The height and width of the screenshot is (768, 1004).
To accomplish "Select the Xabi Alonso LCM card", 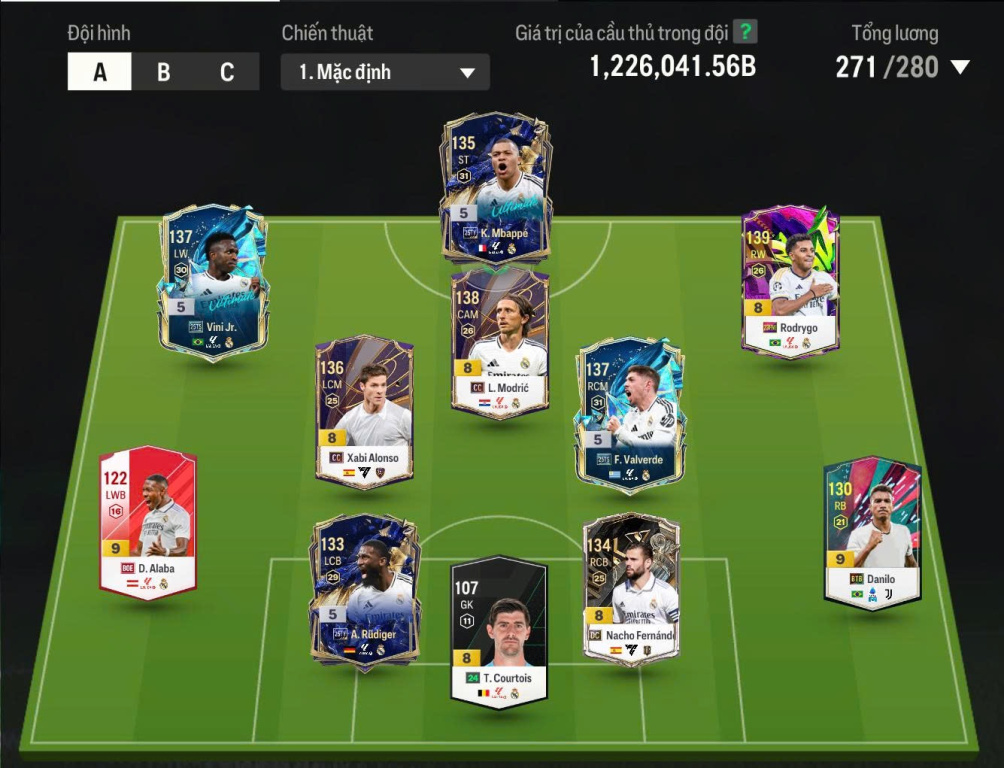I will click(364, 412).
